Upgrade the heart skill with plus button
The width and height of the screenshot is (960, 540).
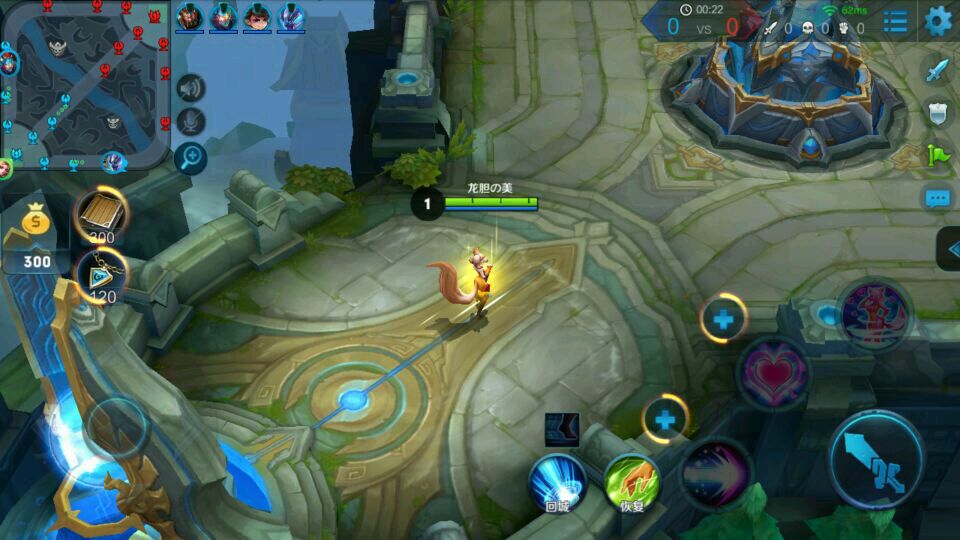click(x=722, y=321)
